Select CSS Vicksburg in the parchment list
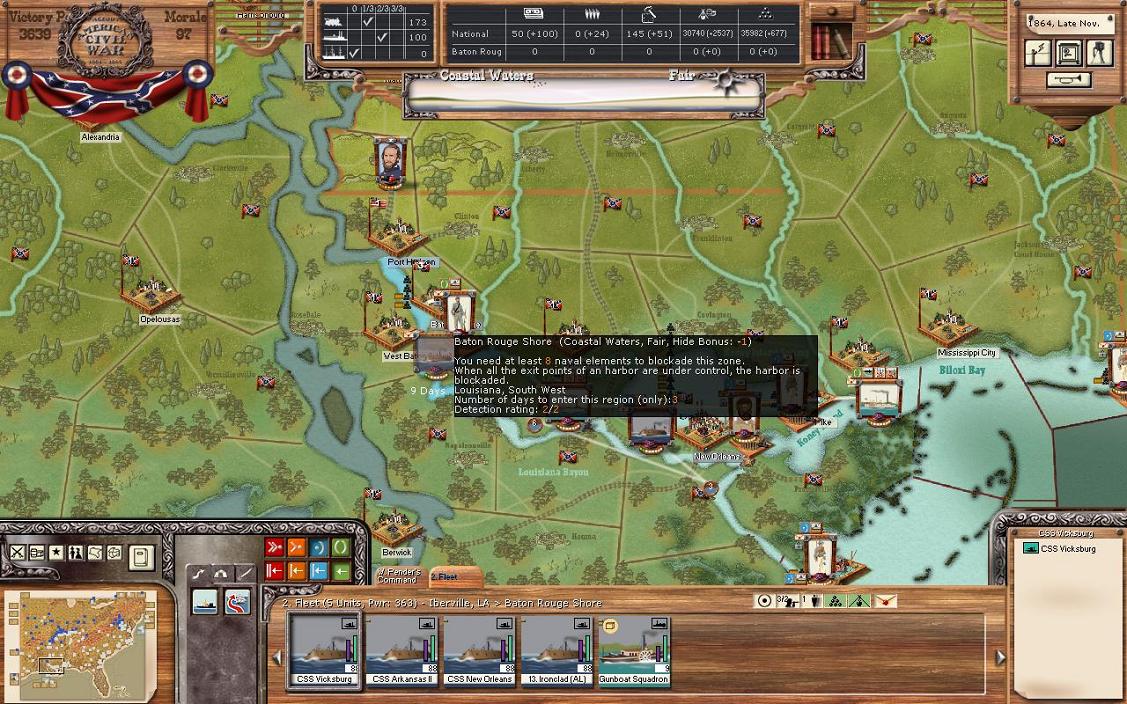The image size is (1127, 704). (1066, 549)
